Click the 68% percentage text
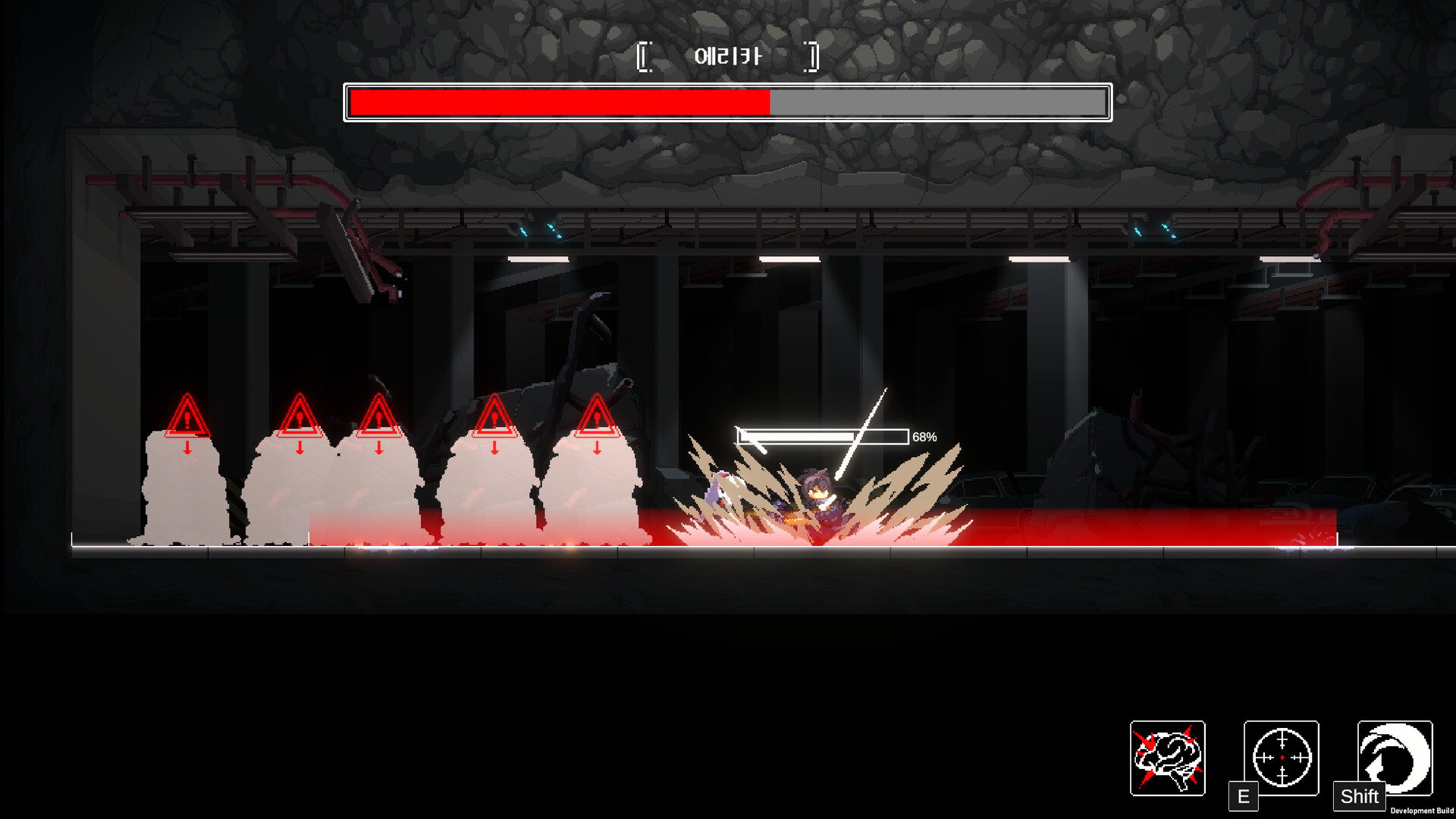Screen dimensions: 1456x819 (924, 437)
